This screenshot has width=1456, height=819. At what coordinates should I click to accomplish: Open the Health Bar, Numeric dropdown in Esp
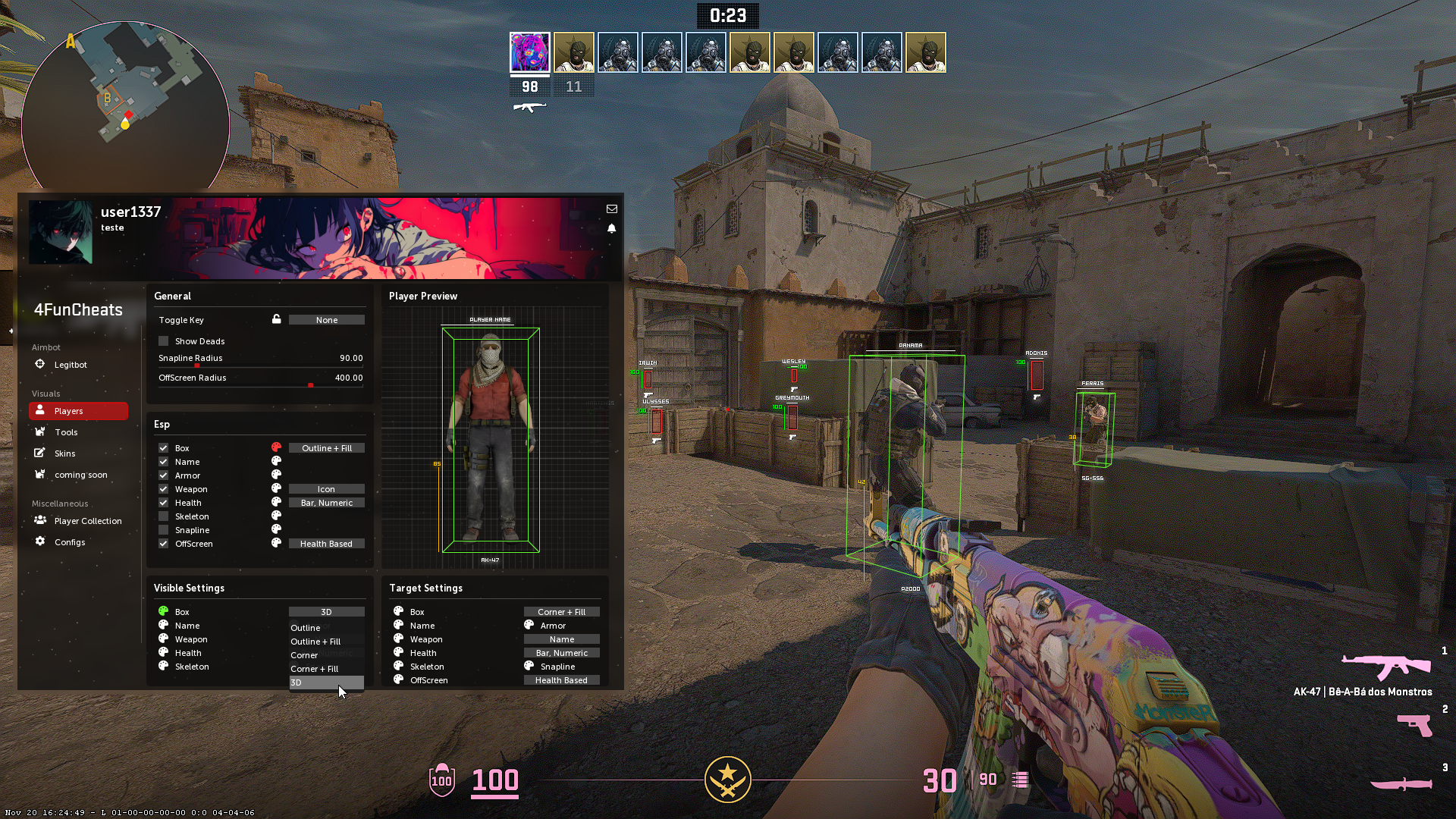pyautogui.click(x=326, y=503)
